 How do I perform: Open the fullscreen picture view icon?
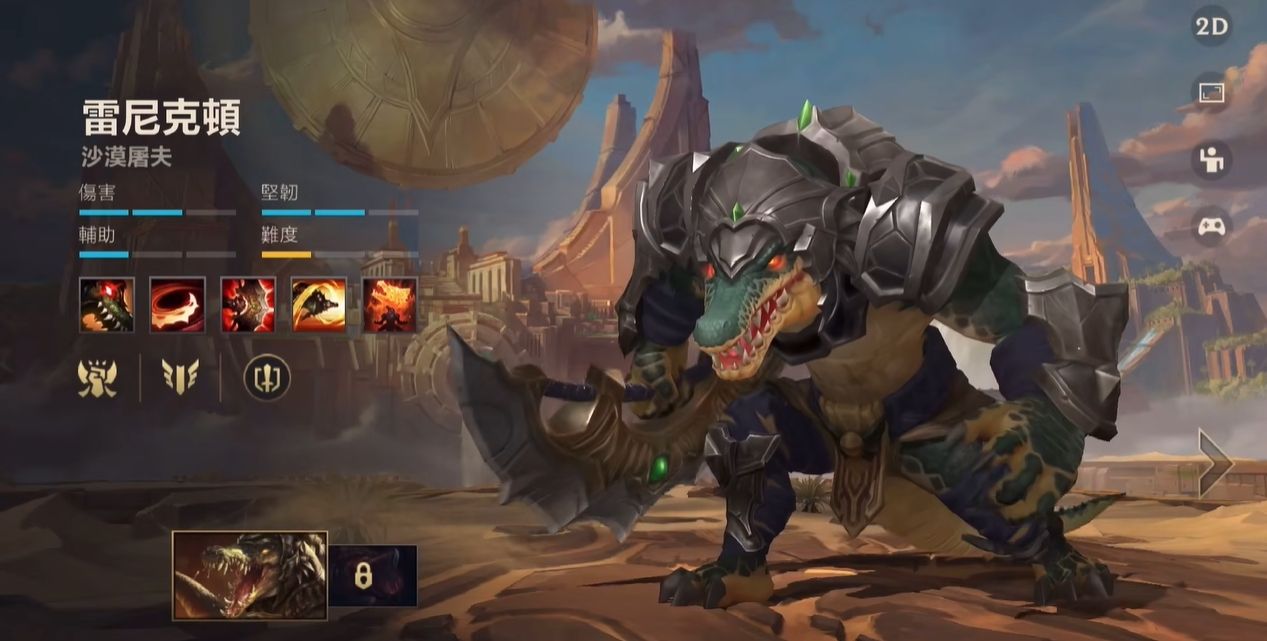1212,94
